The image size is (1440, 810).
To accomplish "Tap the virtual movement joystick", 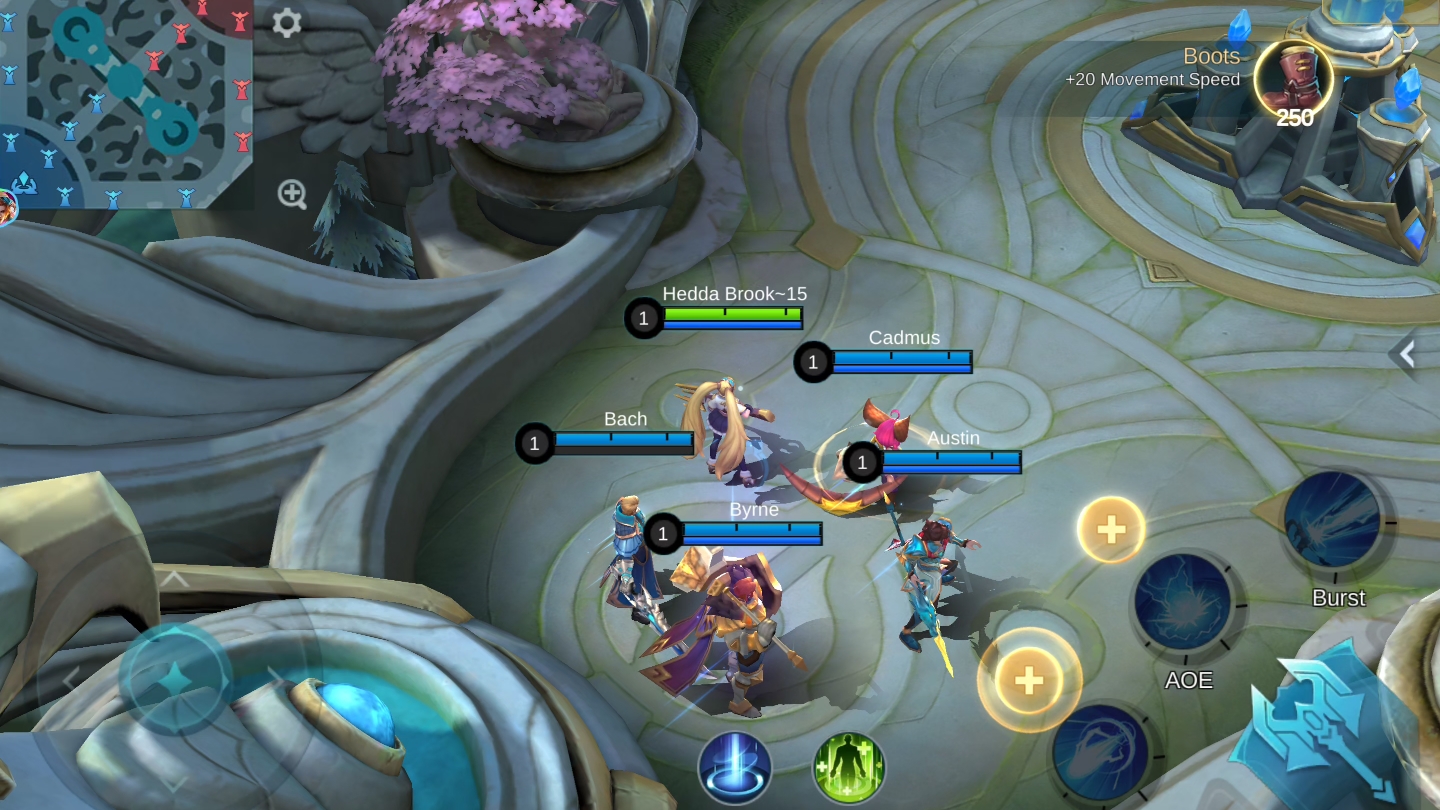I will click(175, 678).
